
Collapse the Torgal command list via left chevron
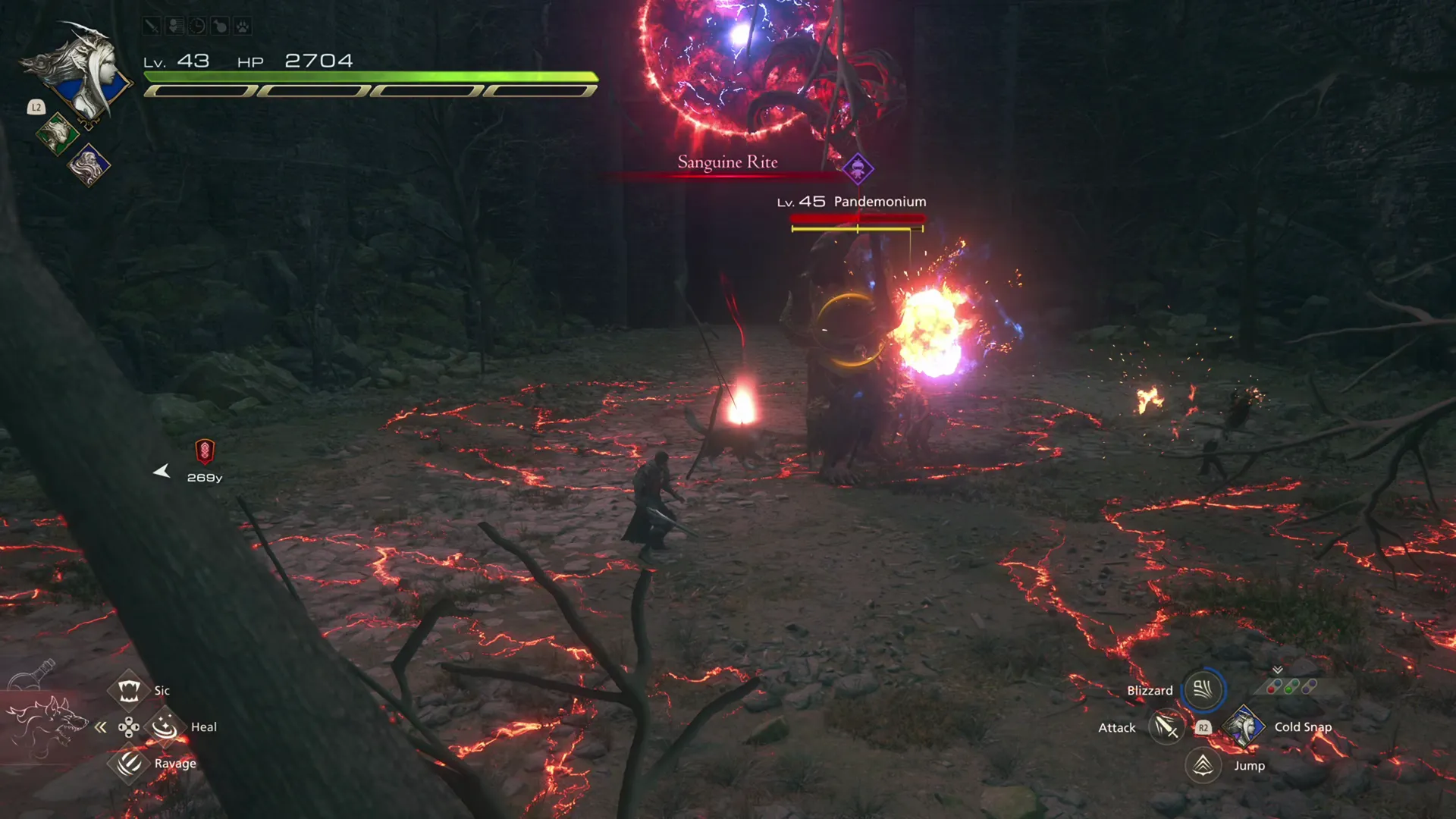click(101, 726)
